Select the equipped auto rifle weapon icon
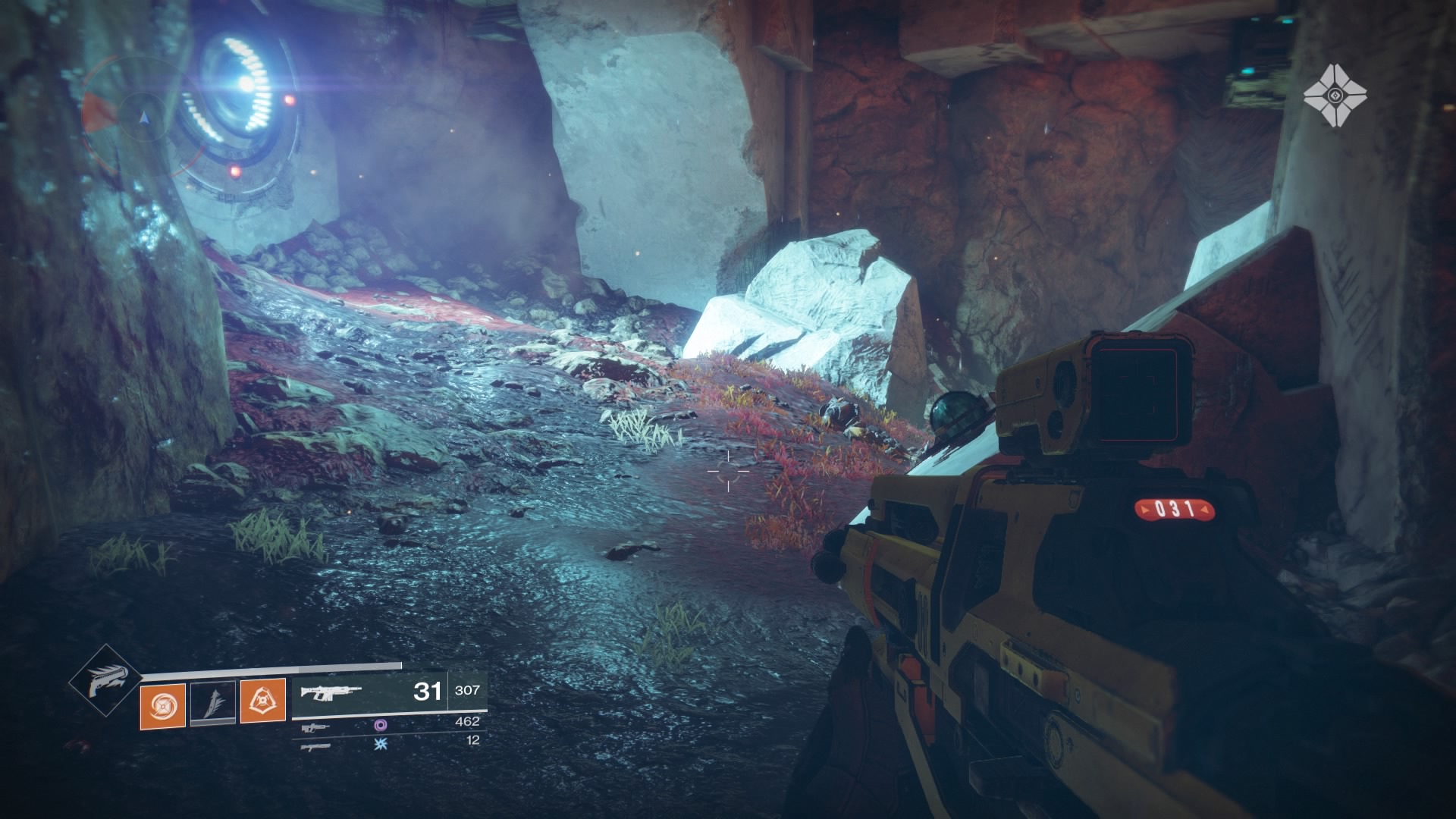Viewport: 1456px width, 819px height. point(331,692)
